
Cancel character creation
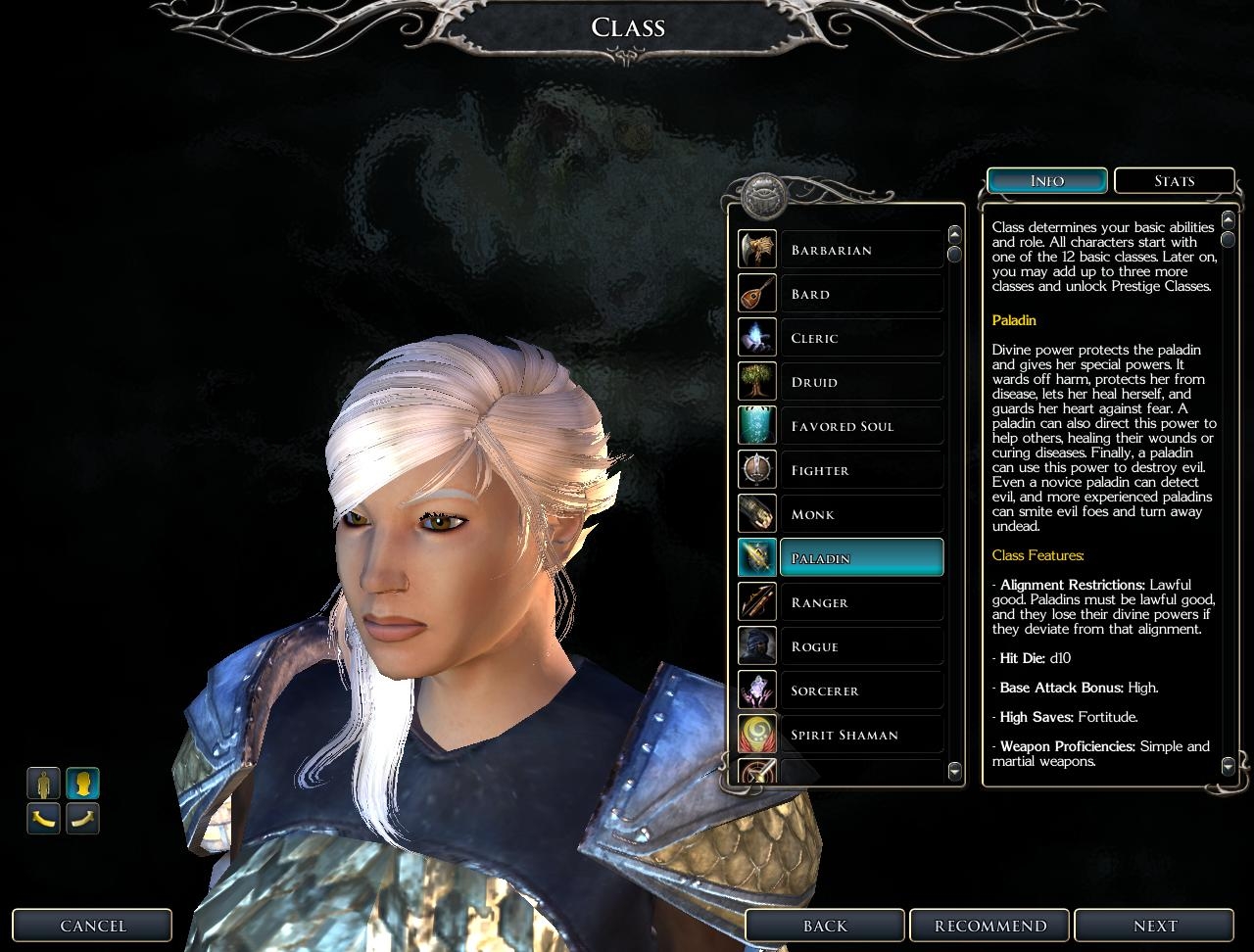pyautogui.click(x=93, y=926)
